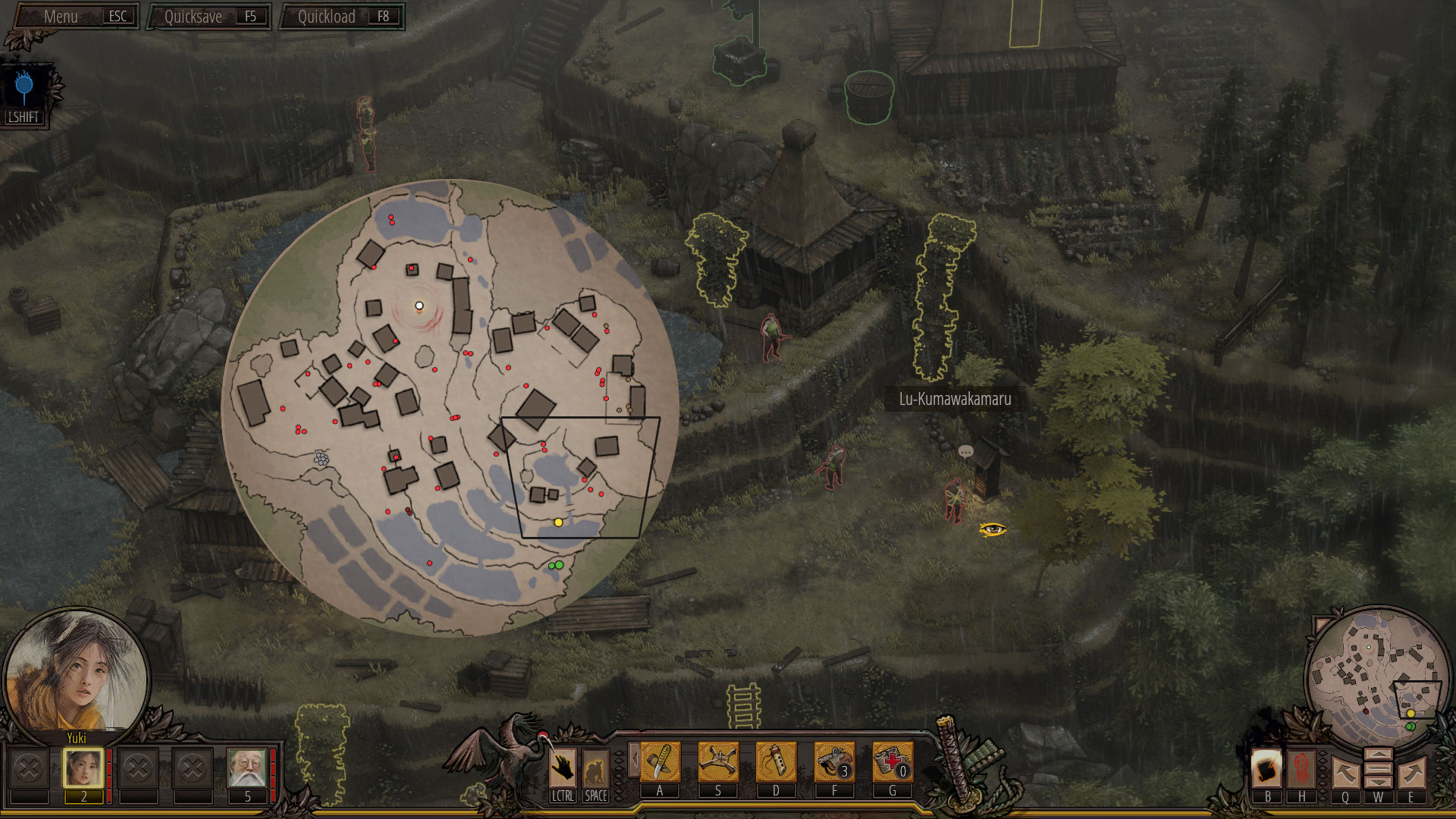The image size is (1456, 819).
Task: Toggle the crouch silhouette icon
Action: [596, 768]
